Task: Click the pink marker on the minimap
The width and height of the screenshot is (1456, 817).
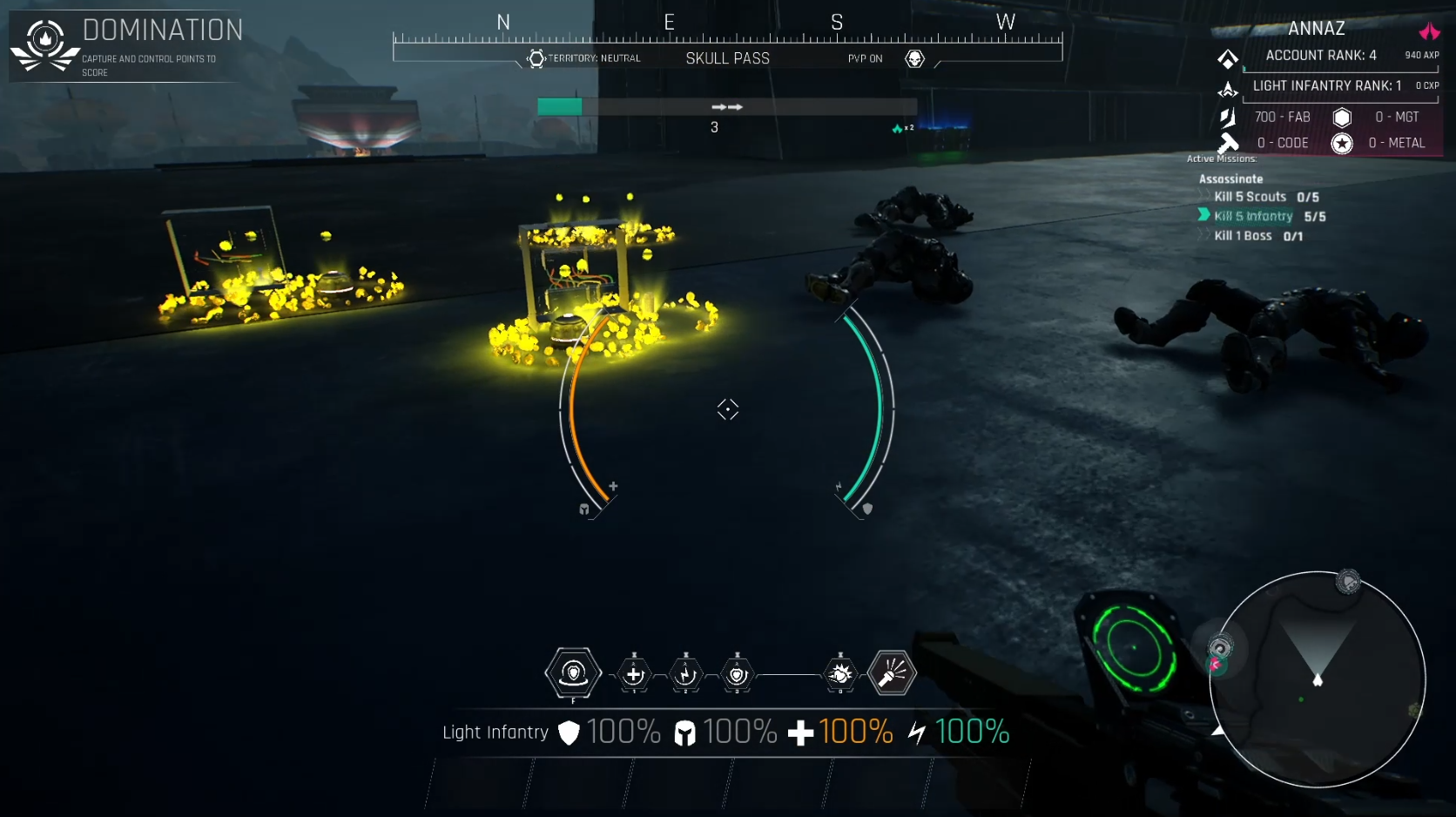Action: 1216,665
